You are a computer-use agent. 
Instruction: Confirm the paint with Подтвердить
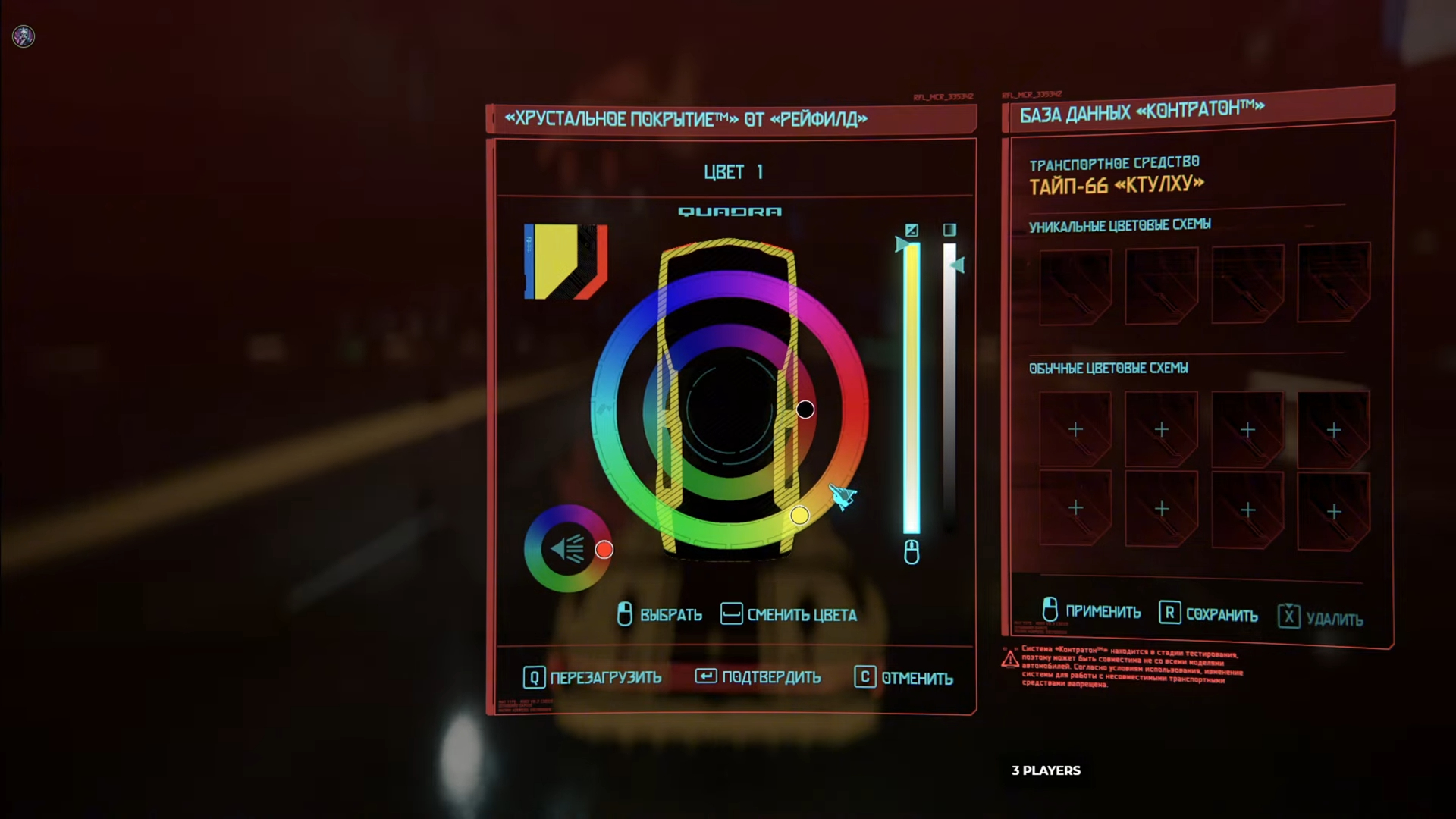click(x=758, y=677)
